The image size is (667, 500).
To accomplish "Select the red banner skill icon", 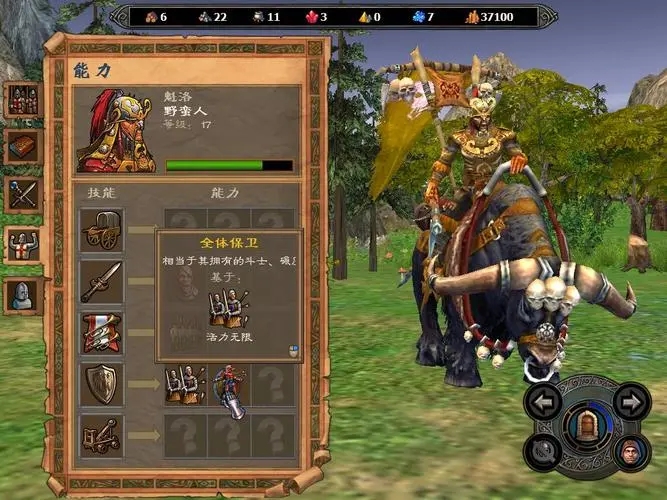I will coord(102,333).
